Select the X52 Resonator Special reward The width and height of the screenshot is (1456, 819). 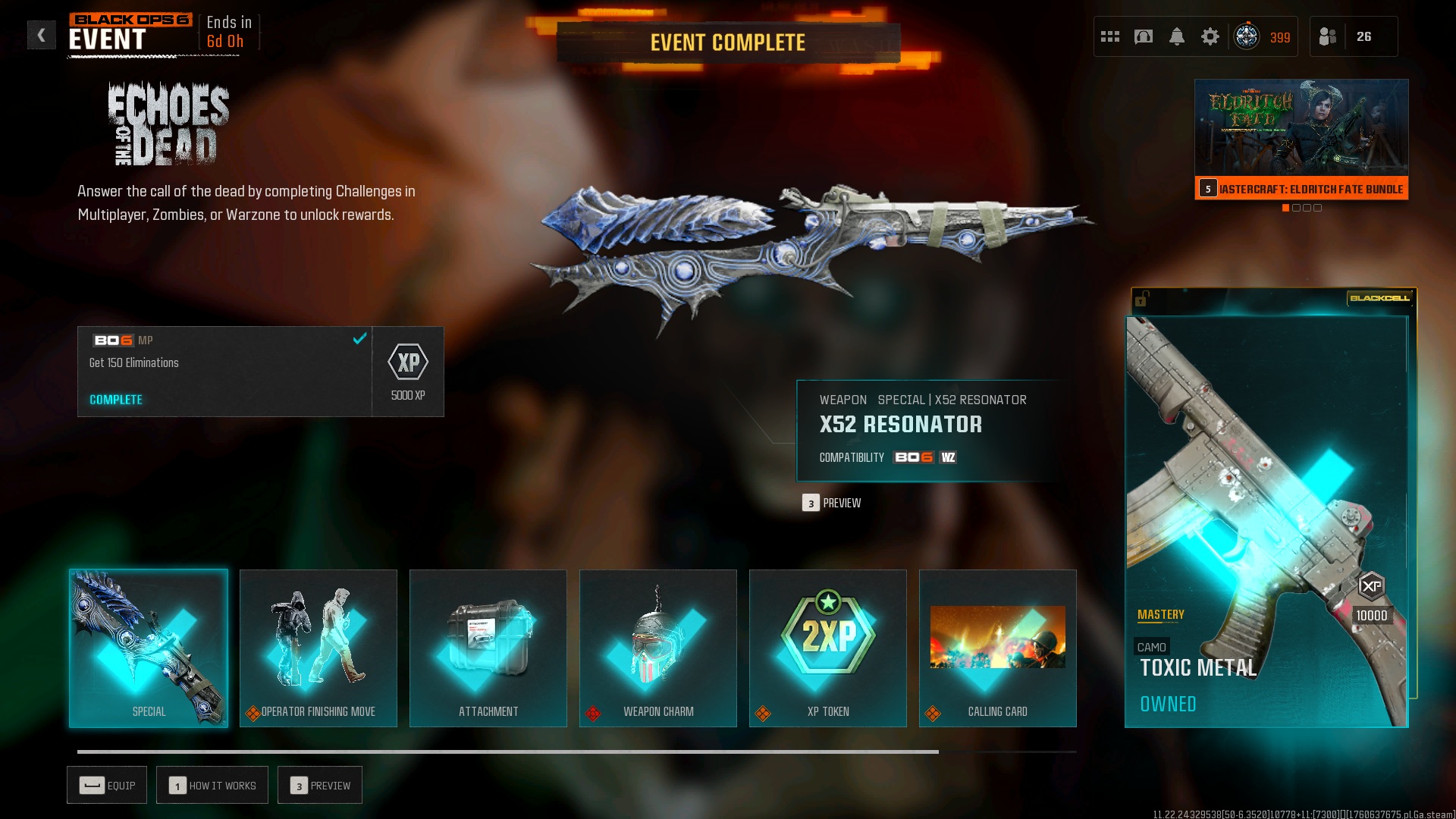149,648
